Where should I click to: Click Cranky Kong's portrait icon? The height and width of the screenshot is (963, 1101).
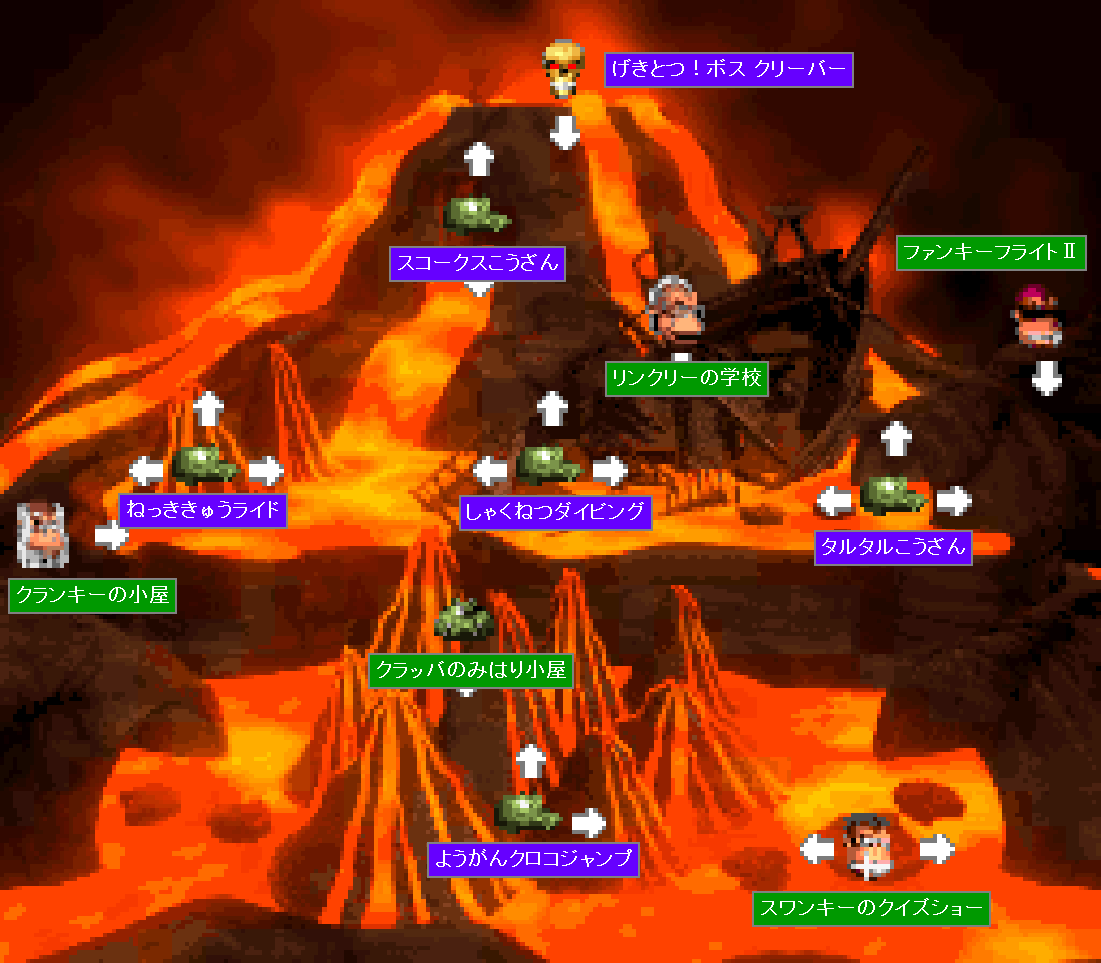tap(42, 534)
